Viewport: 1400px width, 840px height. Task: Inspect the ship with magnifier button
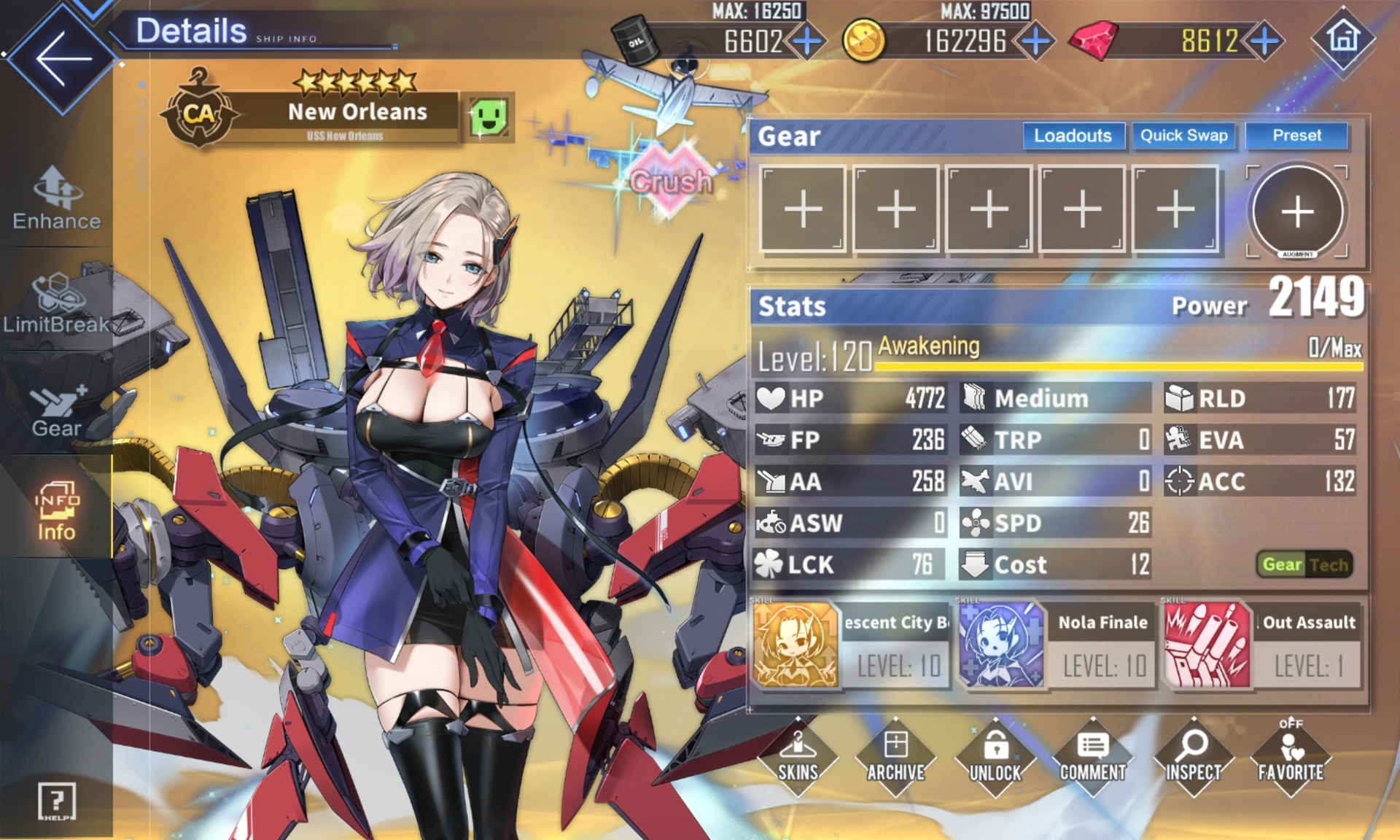tap(1193, 758)
